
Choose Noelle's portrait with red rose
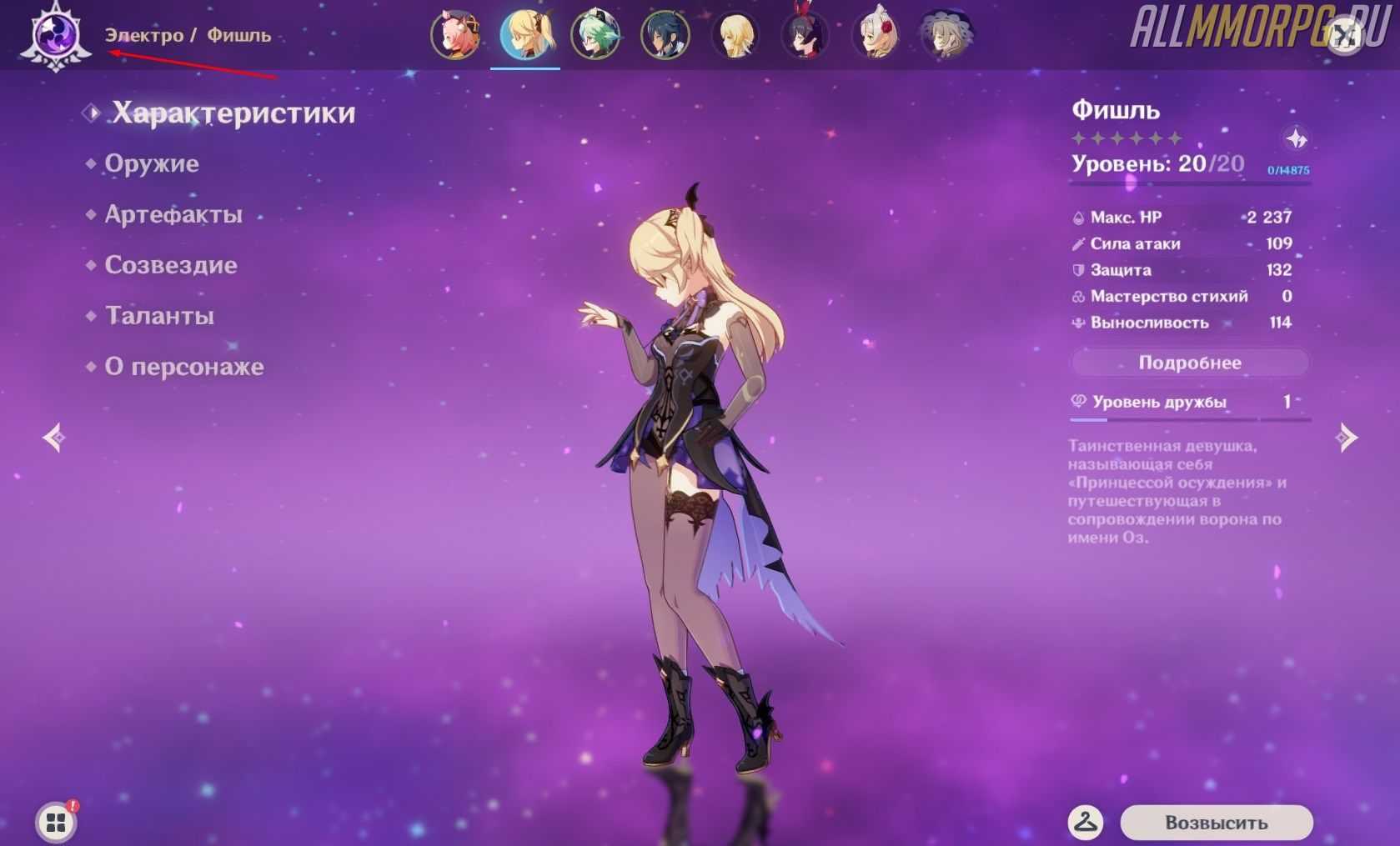tap(876, 35)
